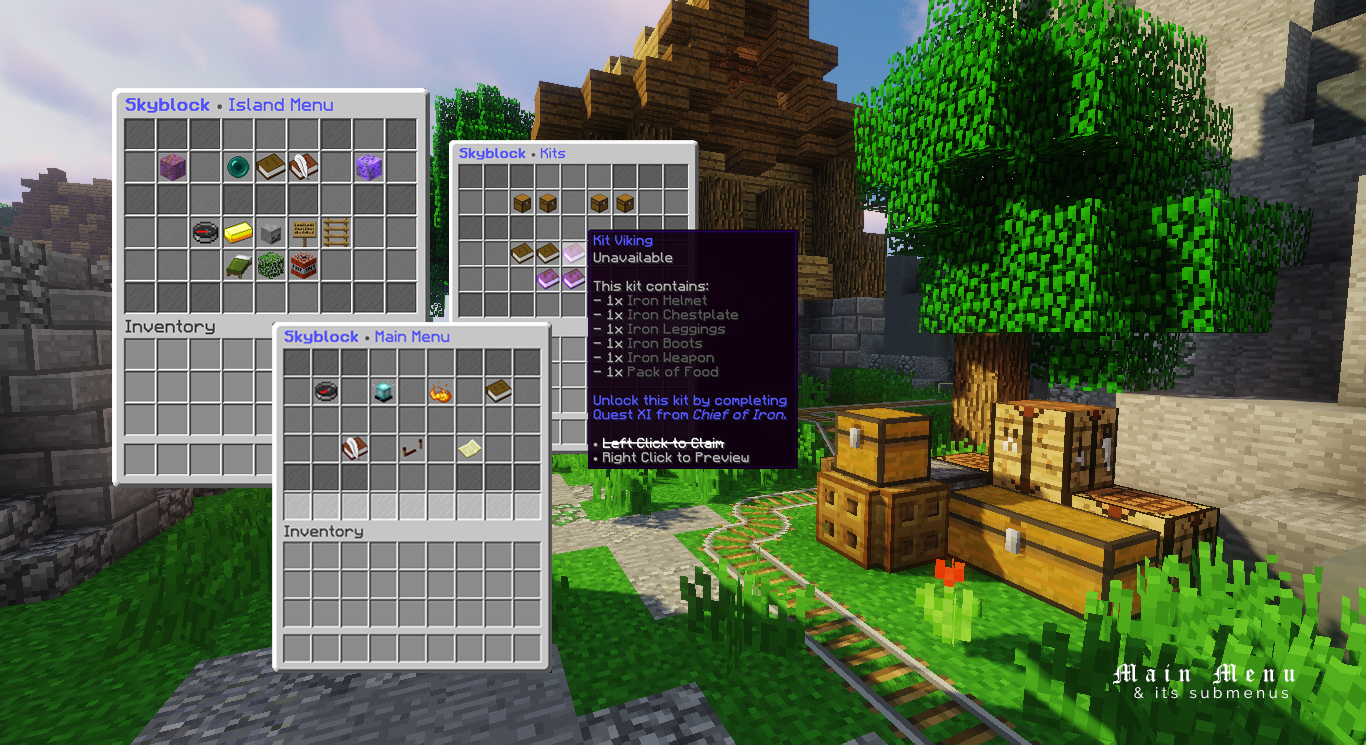Click the fire charge icon in the Main Menu
This screenshot has width=1366, height=745.
click(440, 393)
